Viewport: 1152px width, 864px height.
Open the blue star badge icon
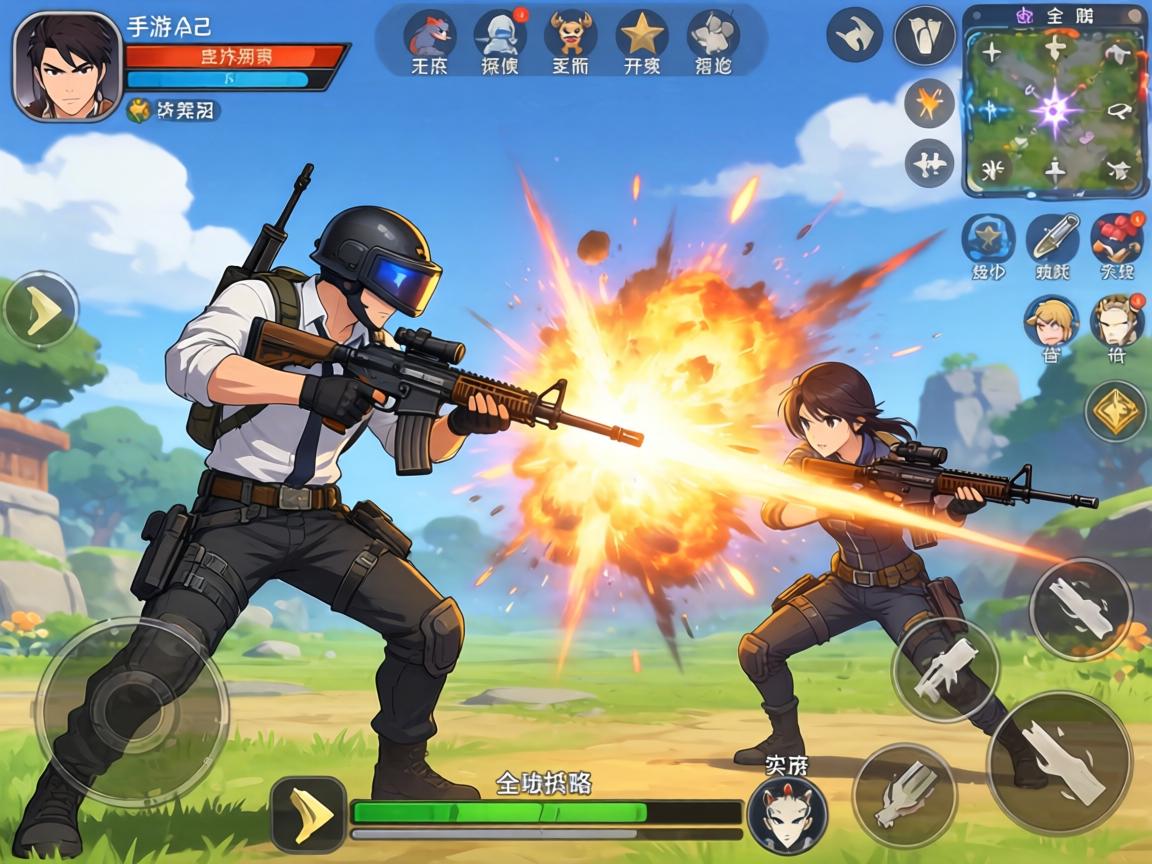988,240
